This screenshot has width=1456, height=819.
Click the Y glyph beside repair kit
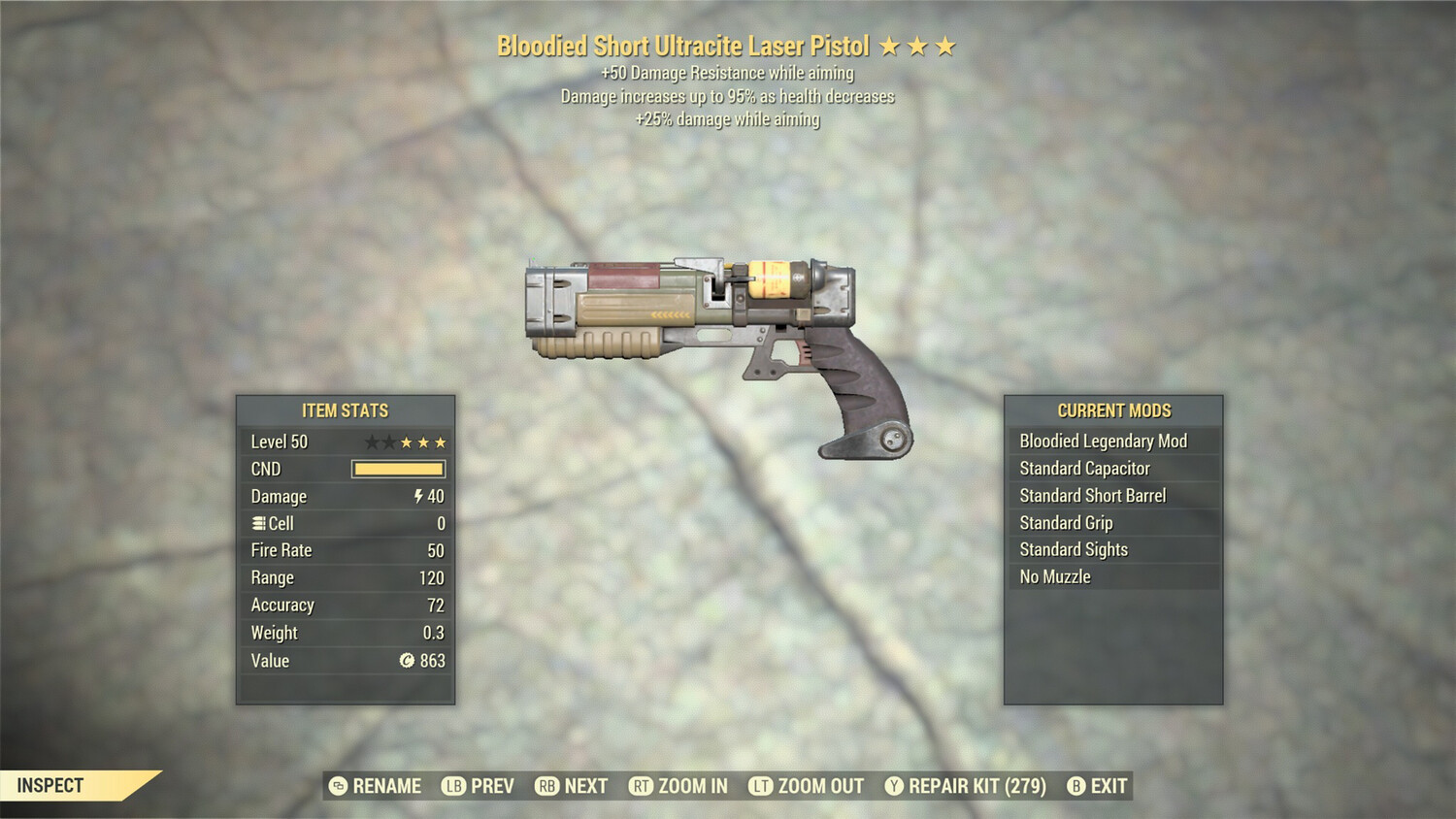click(x=893, y=786)
